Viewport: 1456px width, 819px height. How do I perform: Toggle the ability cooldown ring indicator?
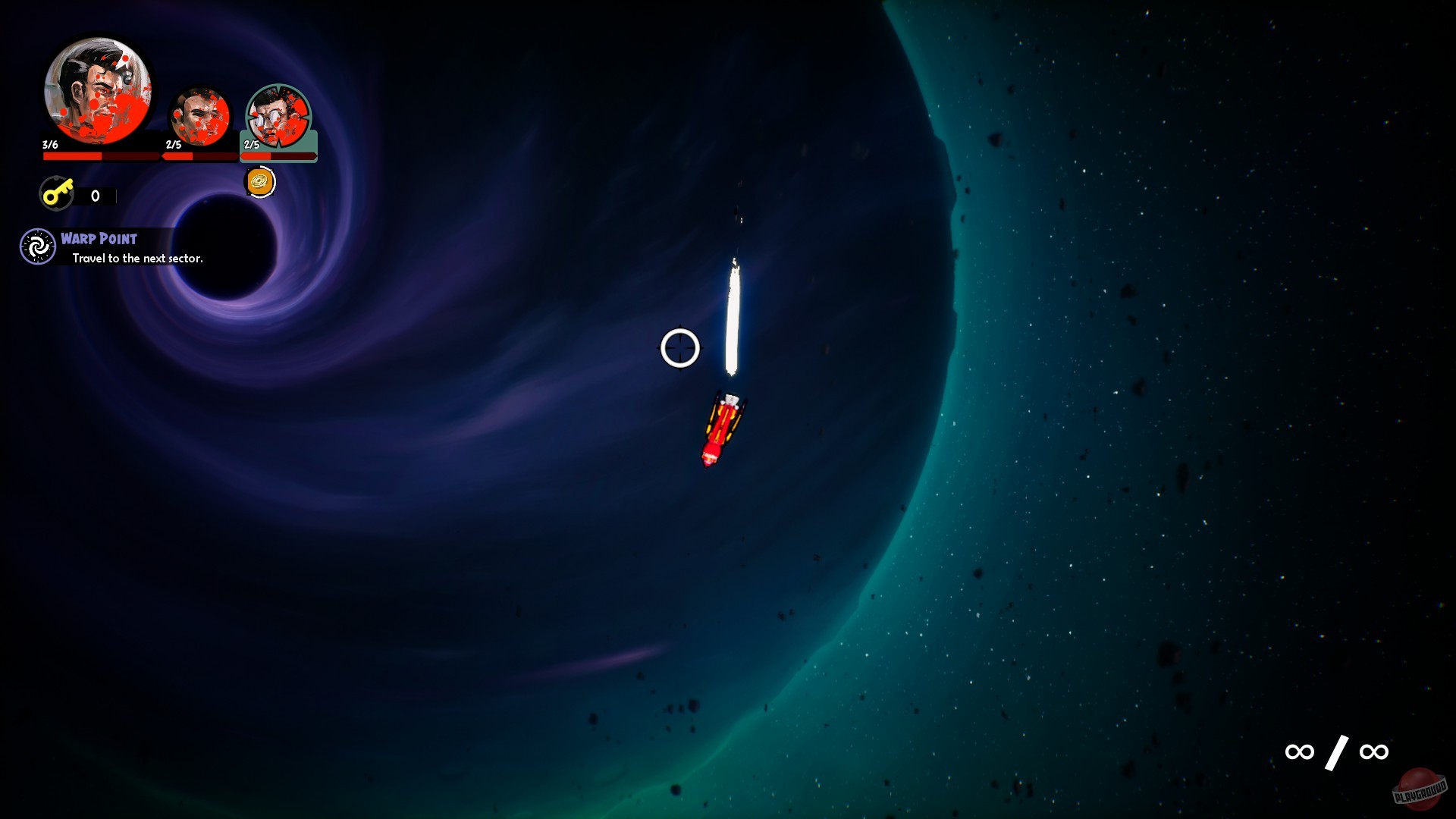(x=259, y=181)
